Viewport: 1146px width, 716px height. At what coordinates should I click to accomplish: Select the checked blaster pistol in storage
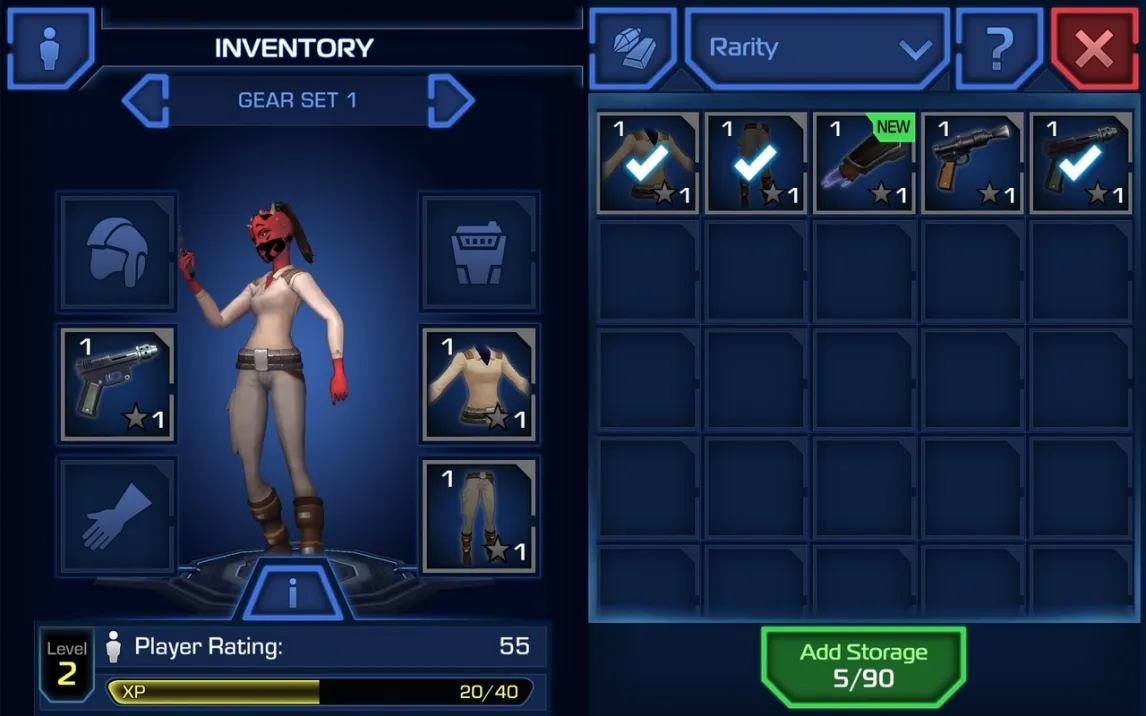[1080, 163]
